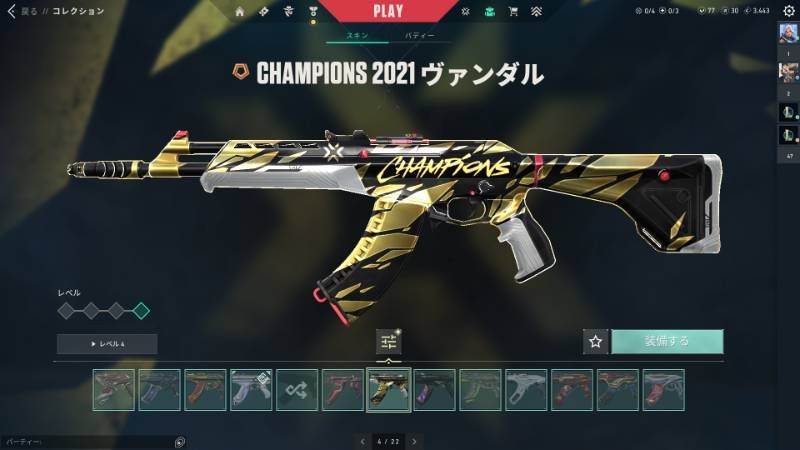The width and height of the screenshot is (800, 450).
Task: Open the settings gear icon
Action: pos(788,11)
